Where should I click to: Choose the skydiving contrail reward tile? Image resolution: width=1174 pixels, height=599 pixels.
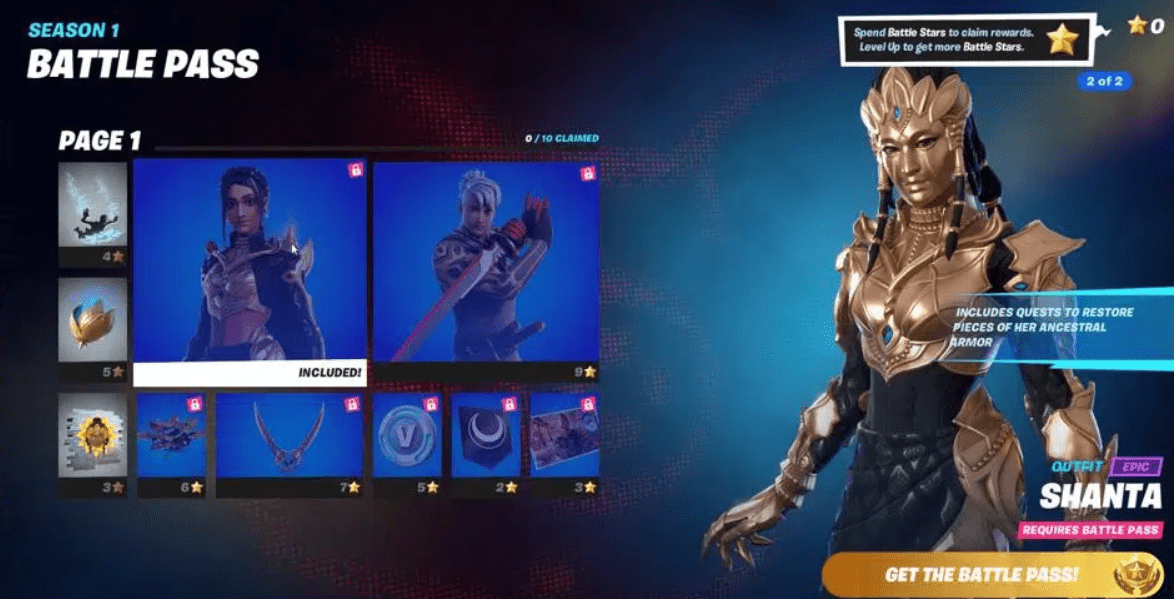click(x=92, y=205)
